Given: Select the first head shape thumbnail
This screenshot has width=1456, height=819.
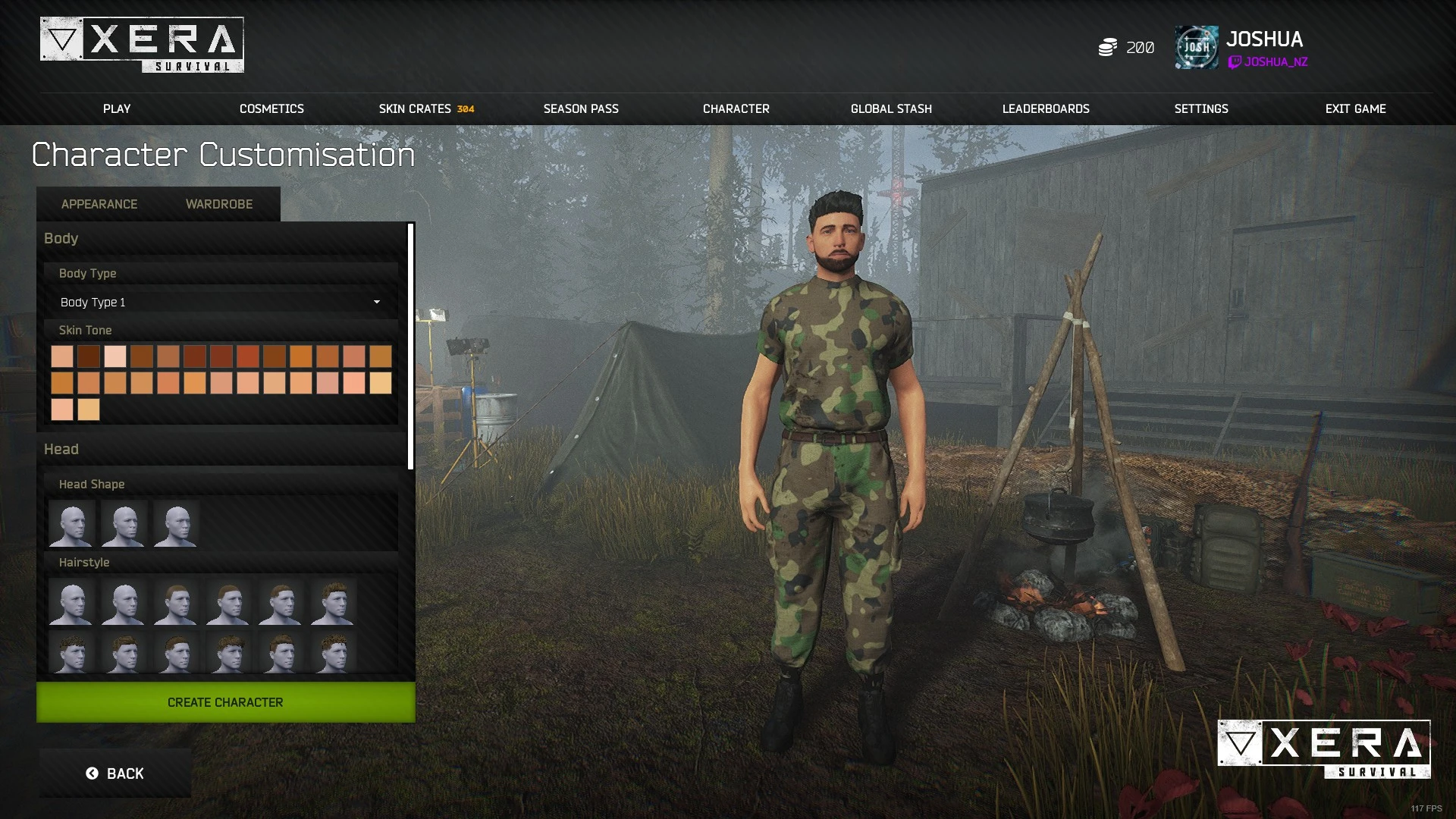Looking at the screenshot, I should pos(71,523).
